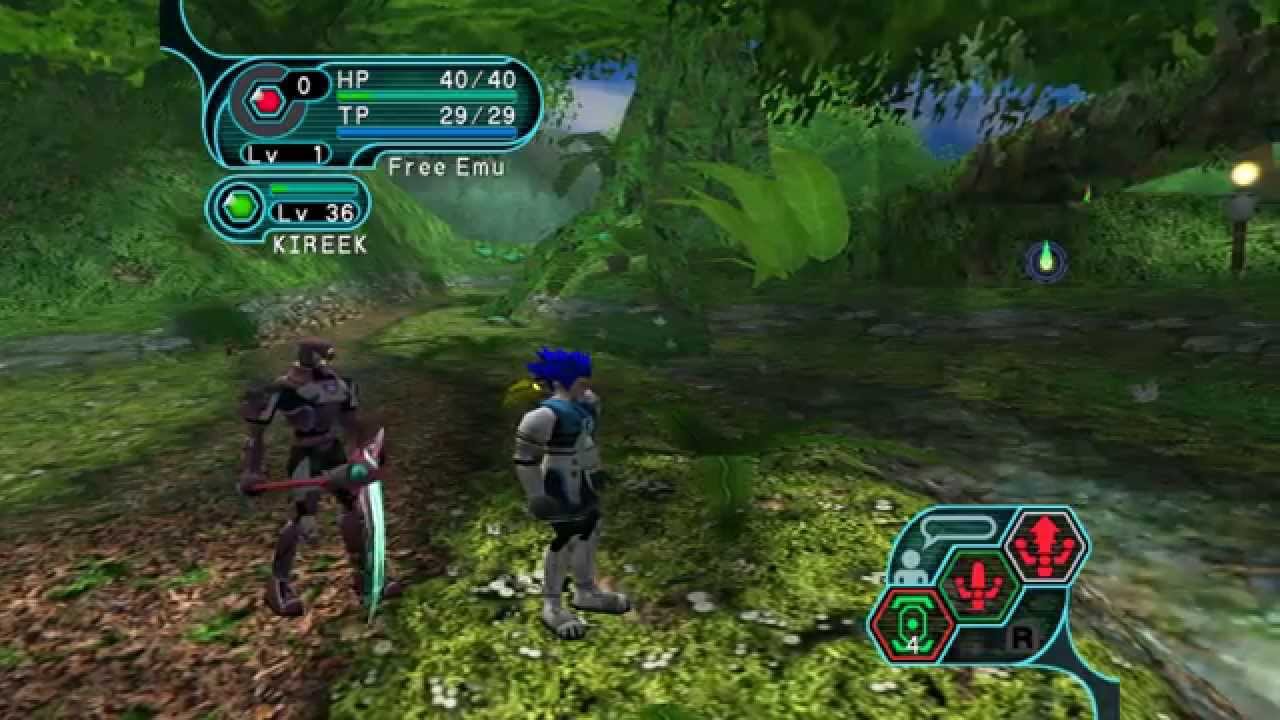Select the Free Emu quest label
The height and width of the screenshot is (720, 1280).
(446, 167)
